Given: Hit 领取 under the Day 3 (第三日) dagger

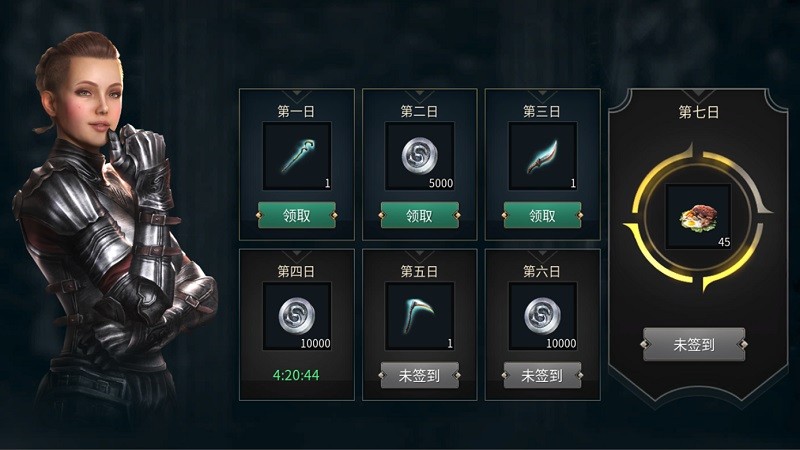Looking at the screenshot, I should point(543,215).
